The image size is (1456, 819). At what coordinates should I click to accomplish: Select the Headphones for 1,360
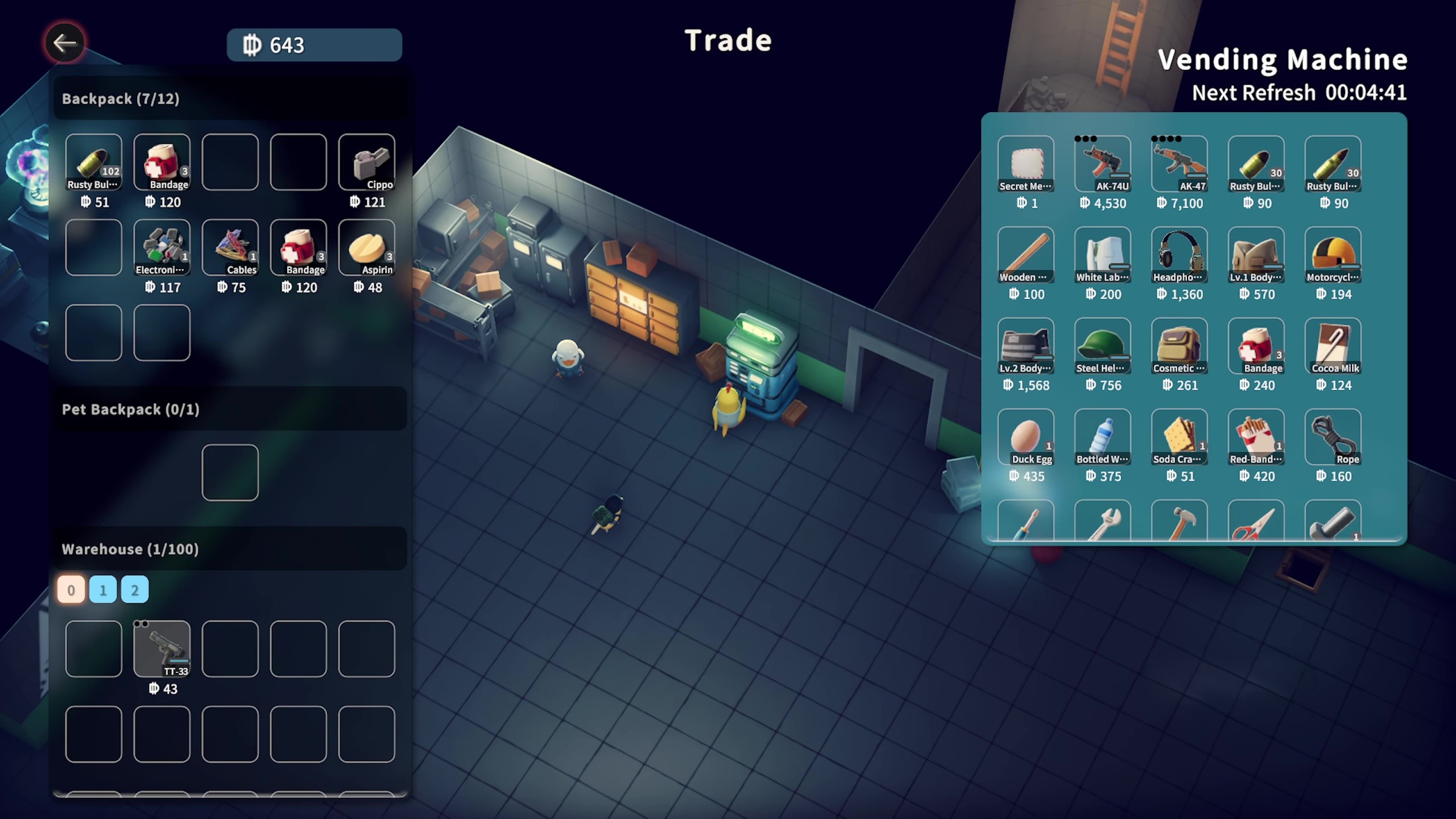point(1179,255)
